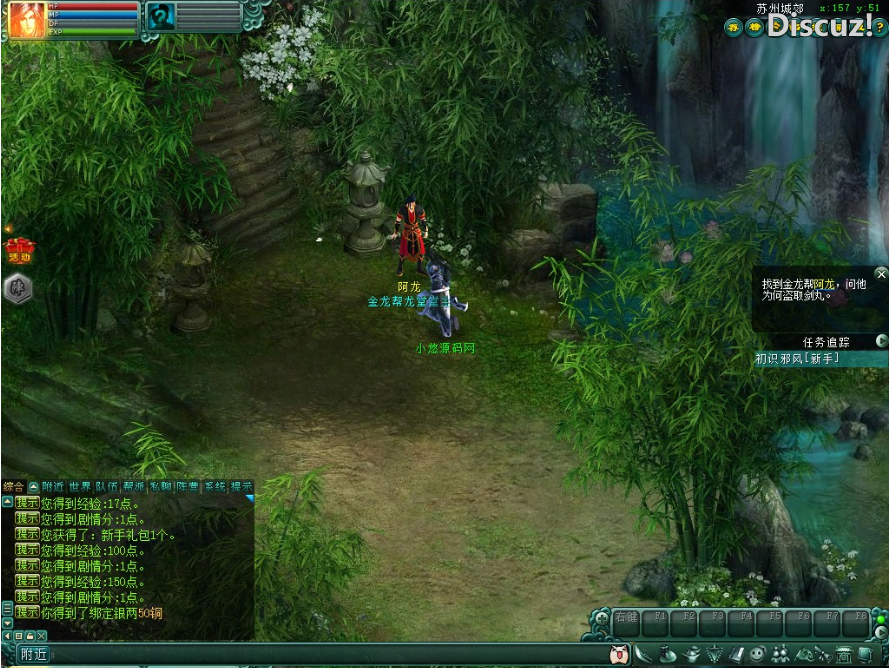Click the 附近 channel selector button
The width and height of the screenshot is (890, 668).
[33, 655]
